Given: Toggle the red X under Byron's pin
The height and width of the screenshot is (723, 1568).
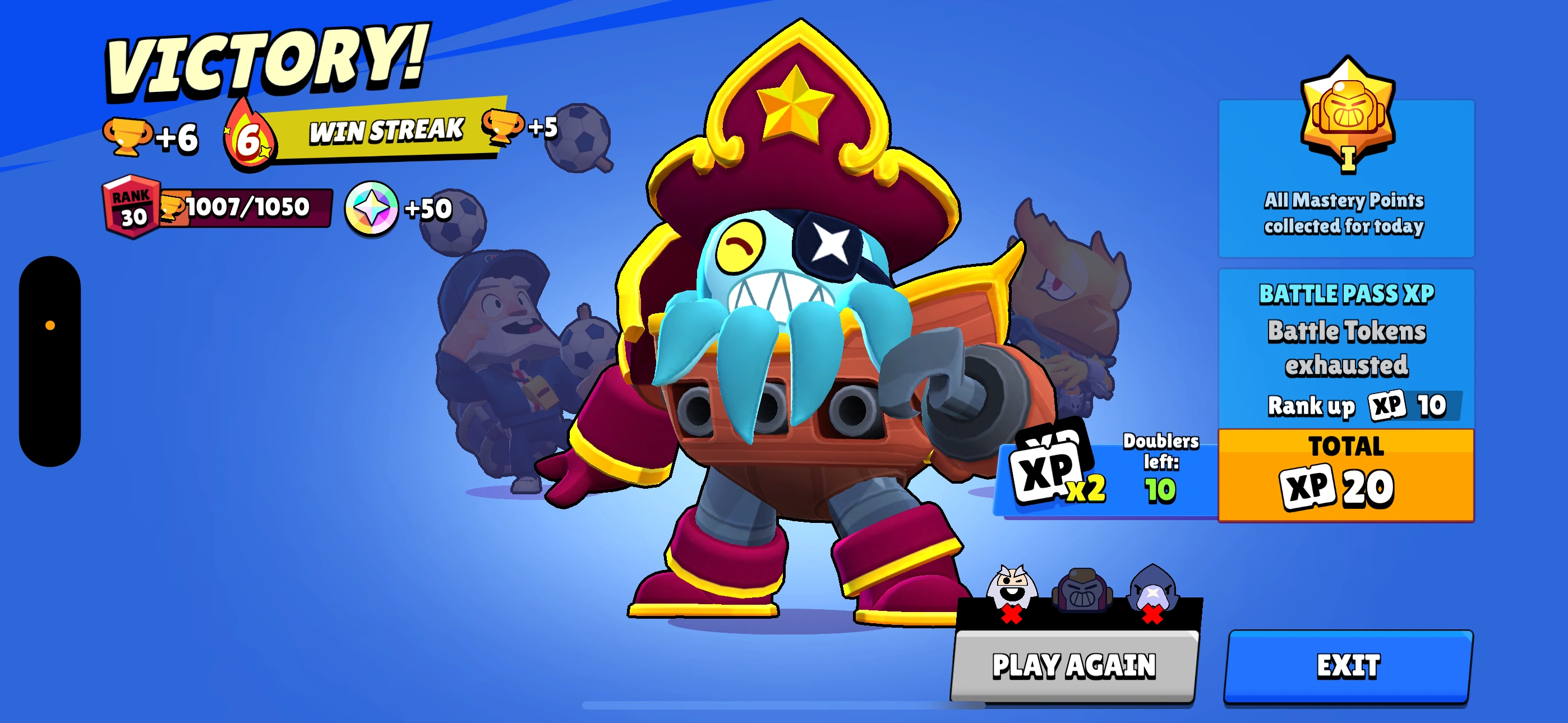Looking at the screenshot, I should [1012, 615].
